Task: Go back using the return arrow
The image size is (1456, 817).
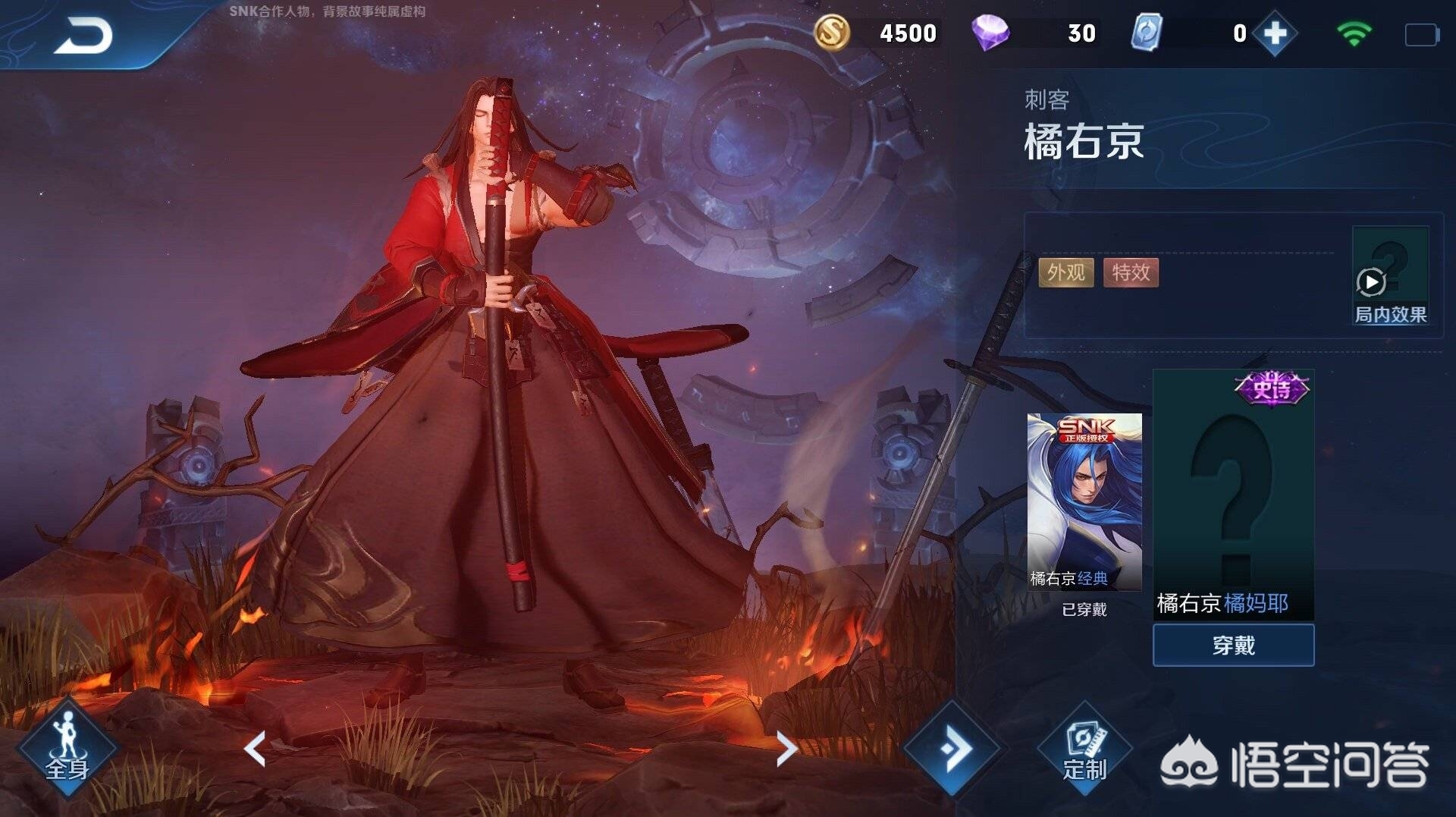Action: coord(83,36)
